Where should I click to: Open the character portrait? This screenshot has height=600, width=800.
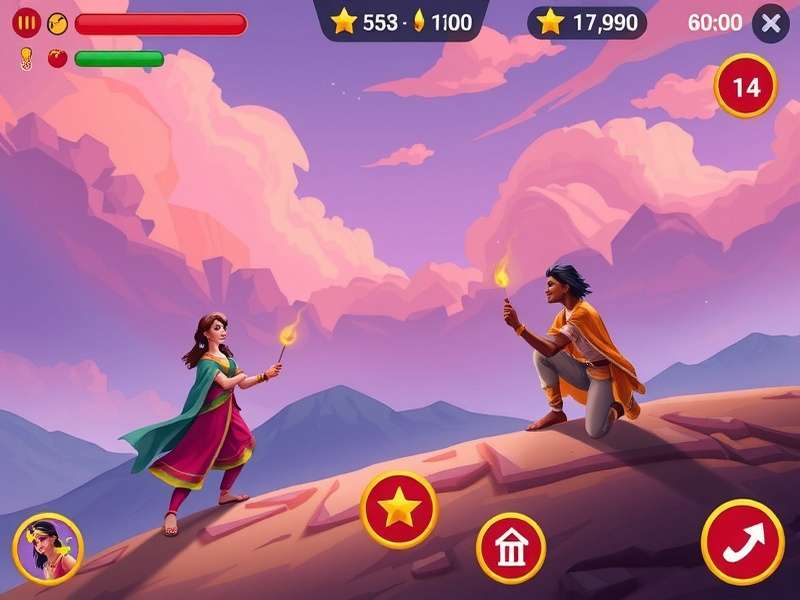click(x=47, y=549)
